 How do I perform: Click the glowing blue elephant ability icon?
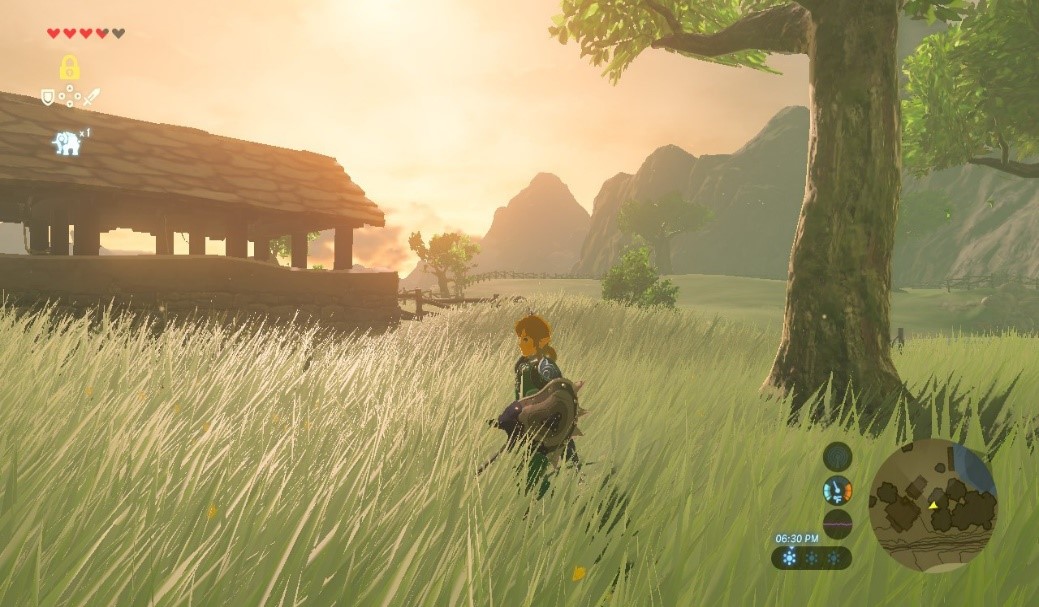pyautogui.click(x=66, y=143)
